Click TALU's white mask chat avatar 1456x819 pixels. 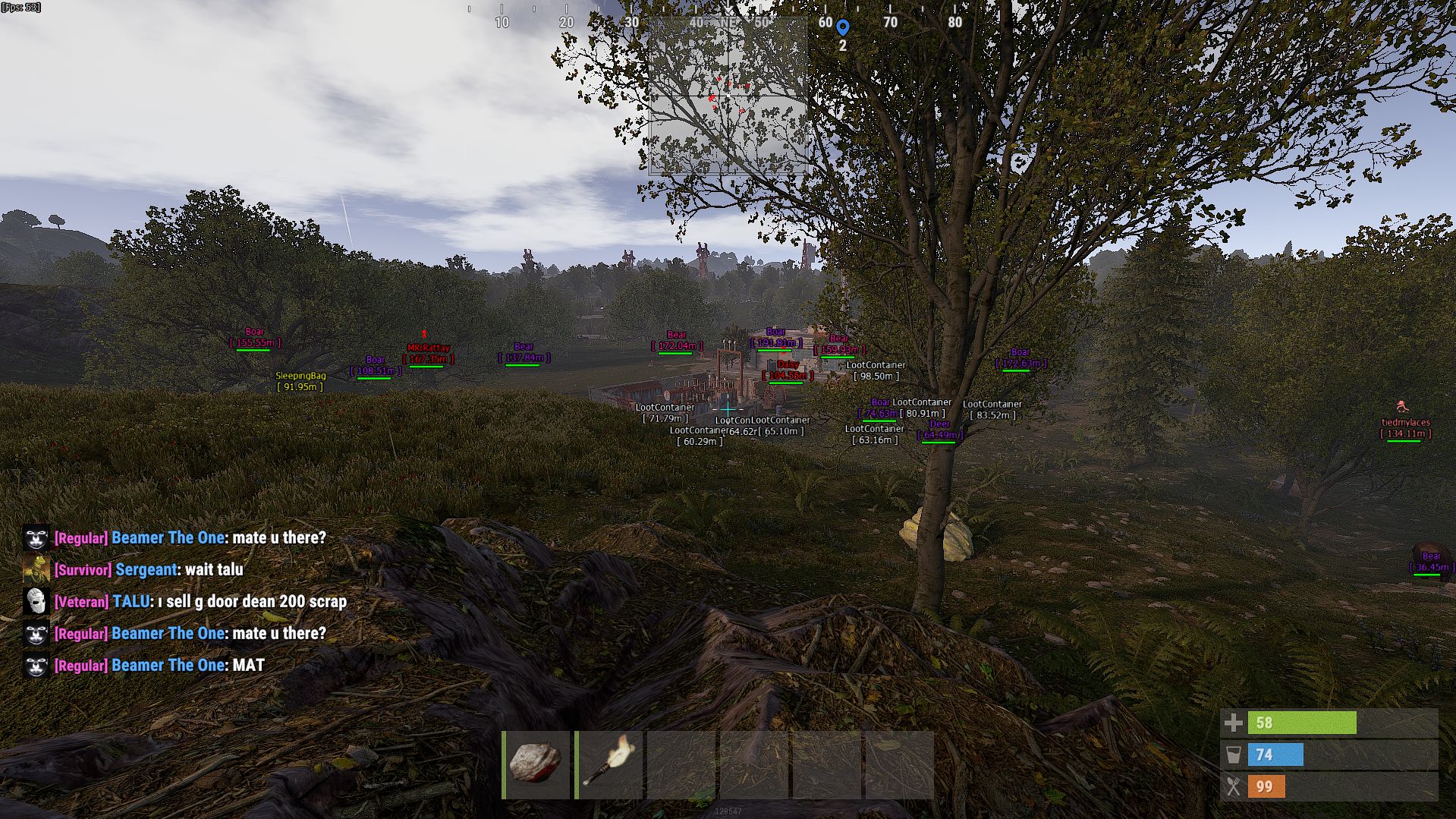pyautogui.click(x=36, y=601)
